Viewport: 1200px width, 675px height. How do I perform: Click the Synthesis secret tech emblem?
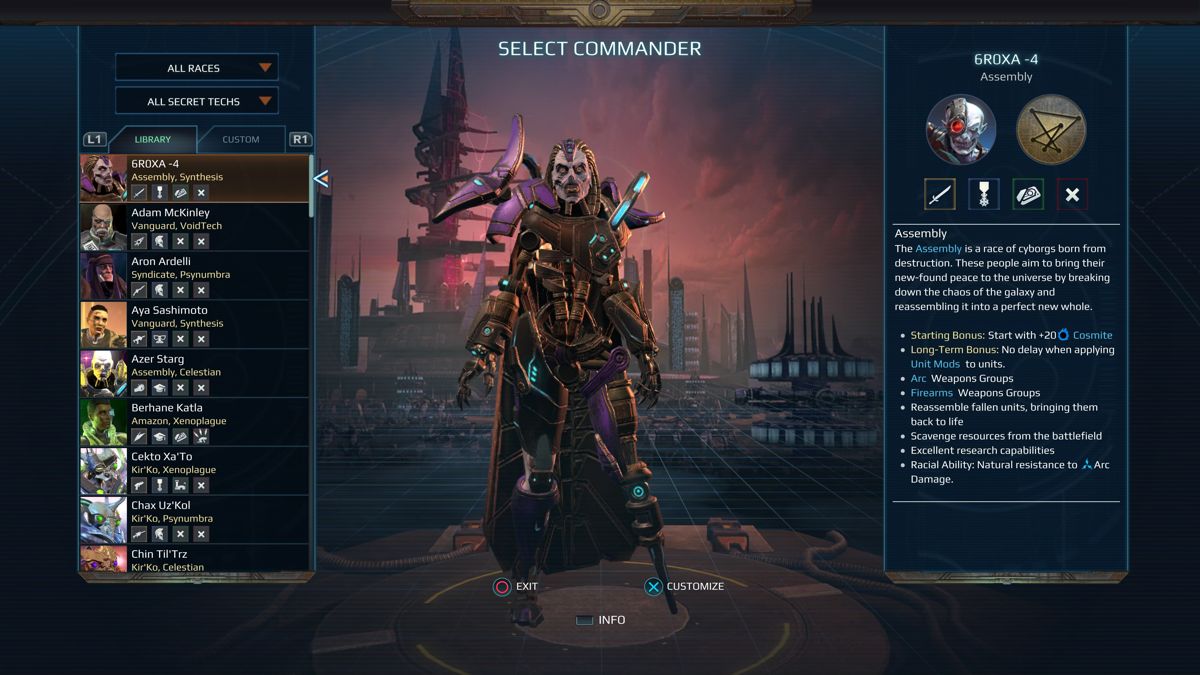pyautogui.click(x=1051, y=129)
